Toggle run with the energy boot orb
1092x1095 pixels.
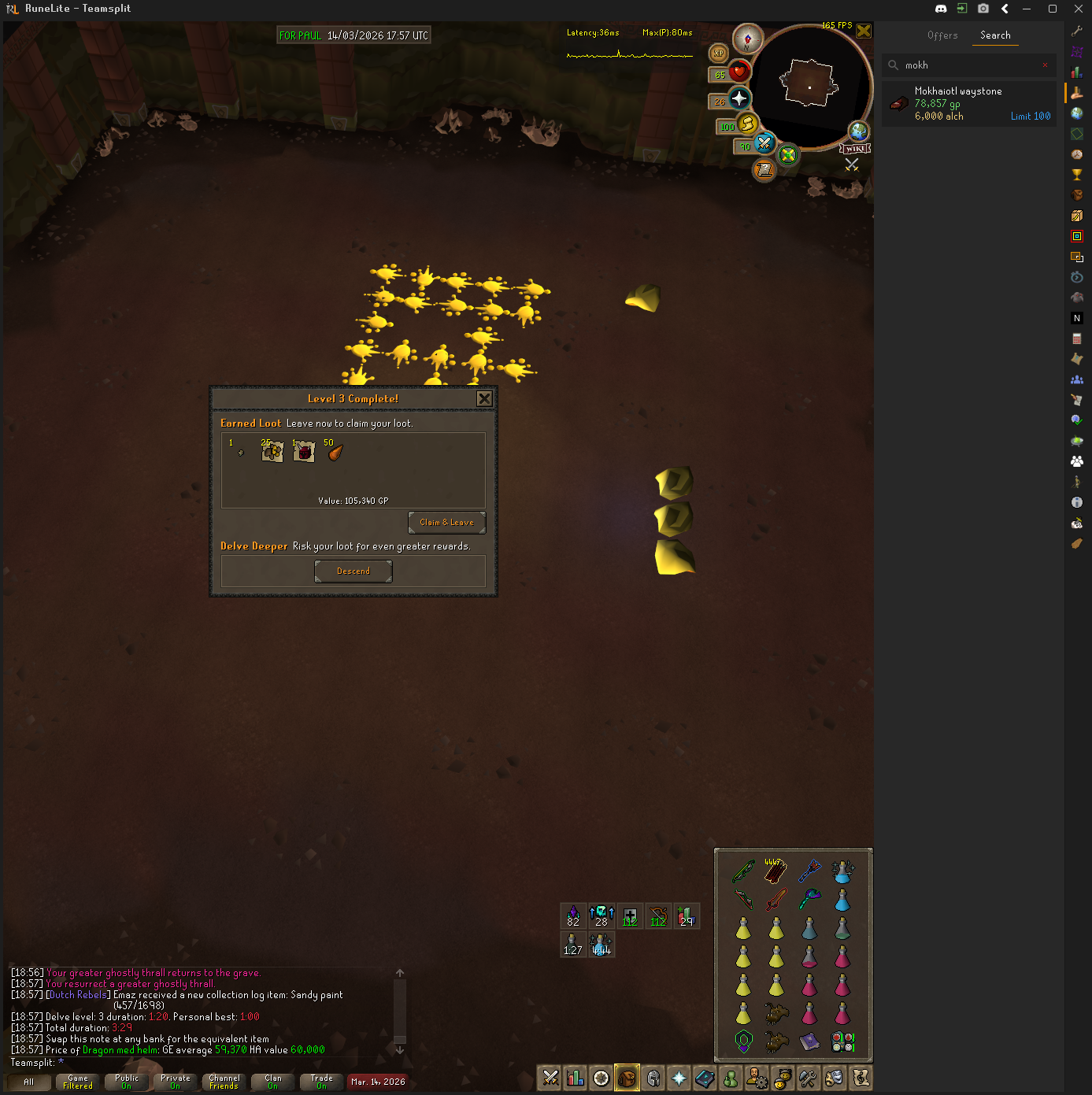pyautogui.click(x=747, y=124)
